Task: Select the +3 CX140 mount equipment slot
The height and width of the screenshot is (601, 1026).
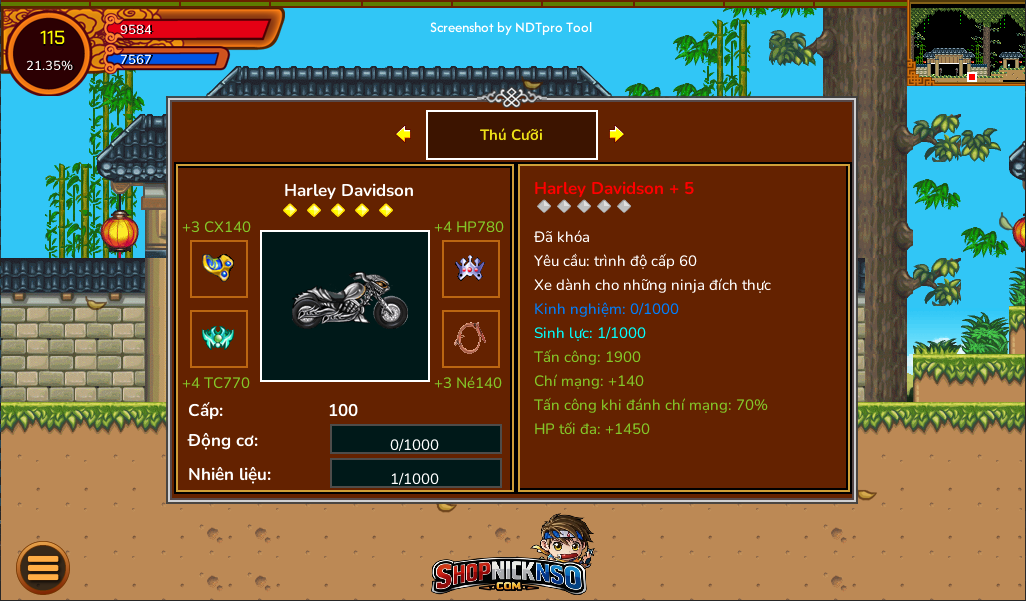Action: 219,269
